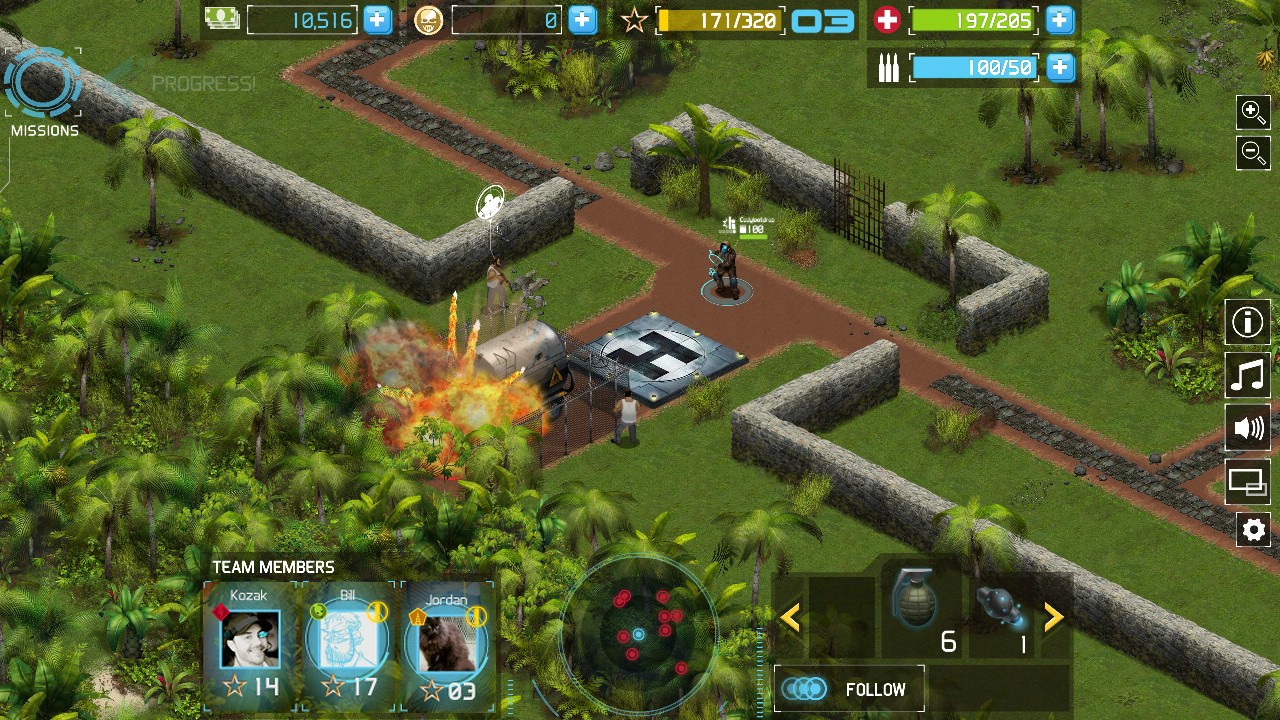Image resolution: width=1280 pixels, height=720 pixels.
Task: Open the Missions panel
Action: pos(43,90)
